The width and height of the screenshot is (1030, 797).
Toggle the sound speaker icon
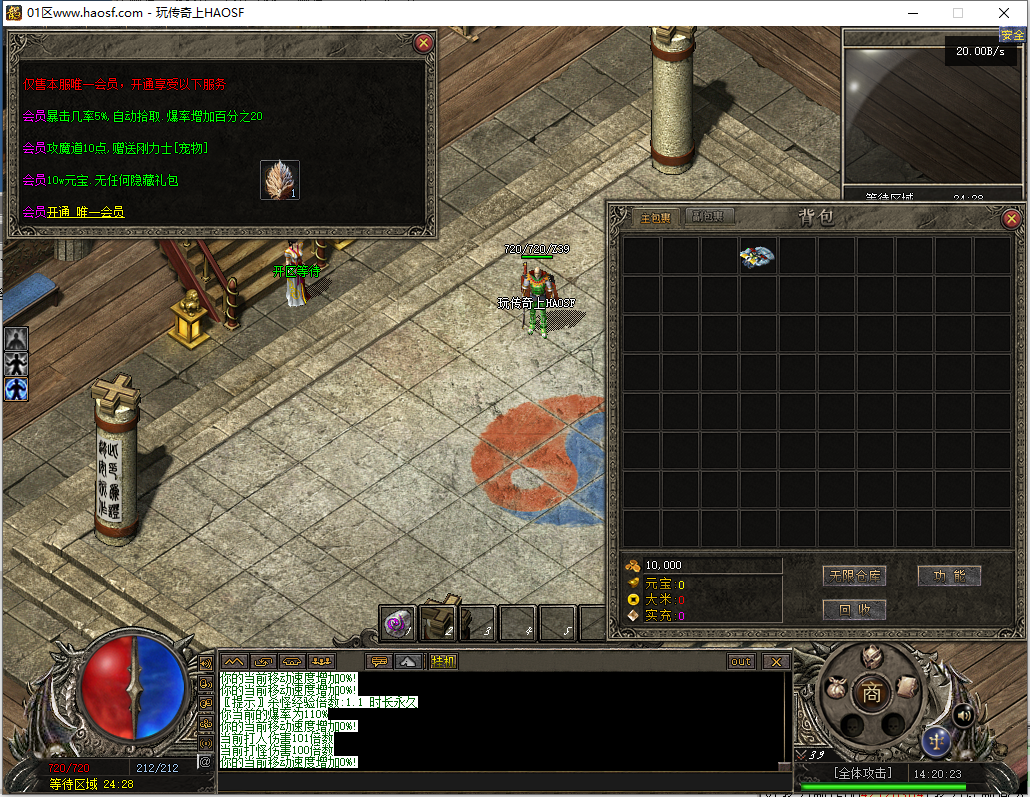tap(964, 714)
